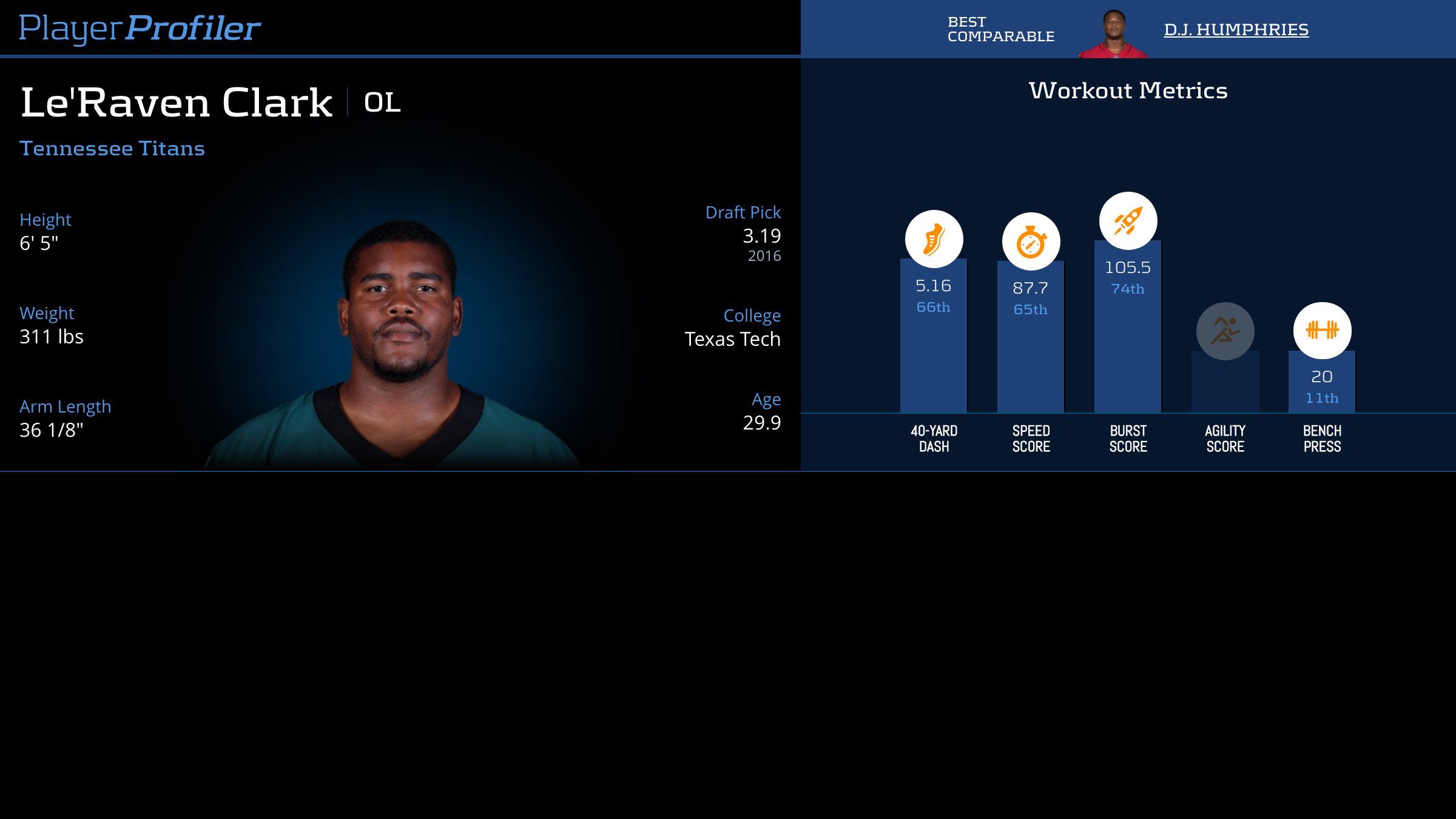Open the D.J. Humphries comparable player link
The width and height of the screenshot is (1456, 819).
point(1236,29)
